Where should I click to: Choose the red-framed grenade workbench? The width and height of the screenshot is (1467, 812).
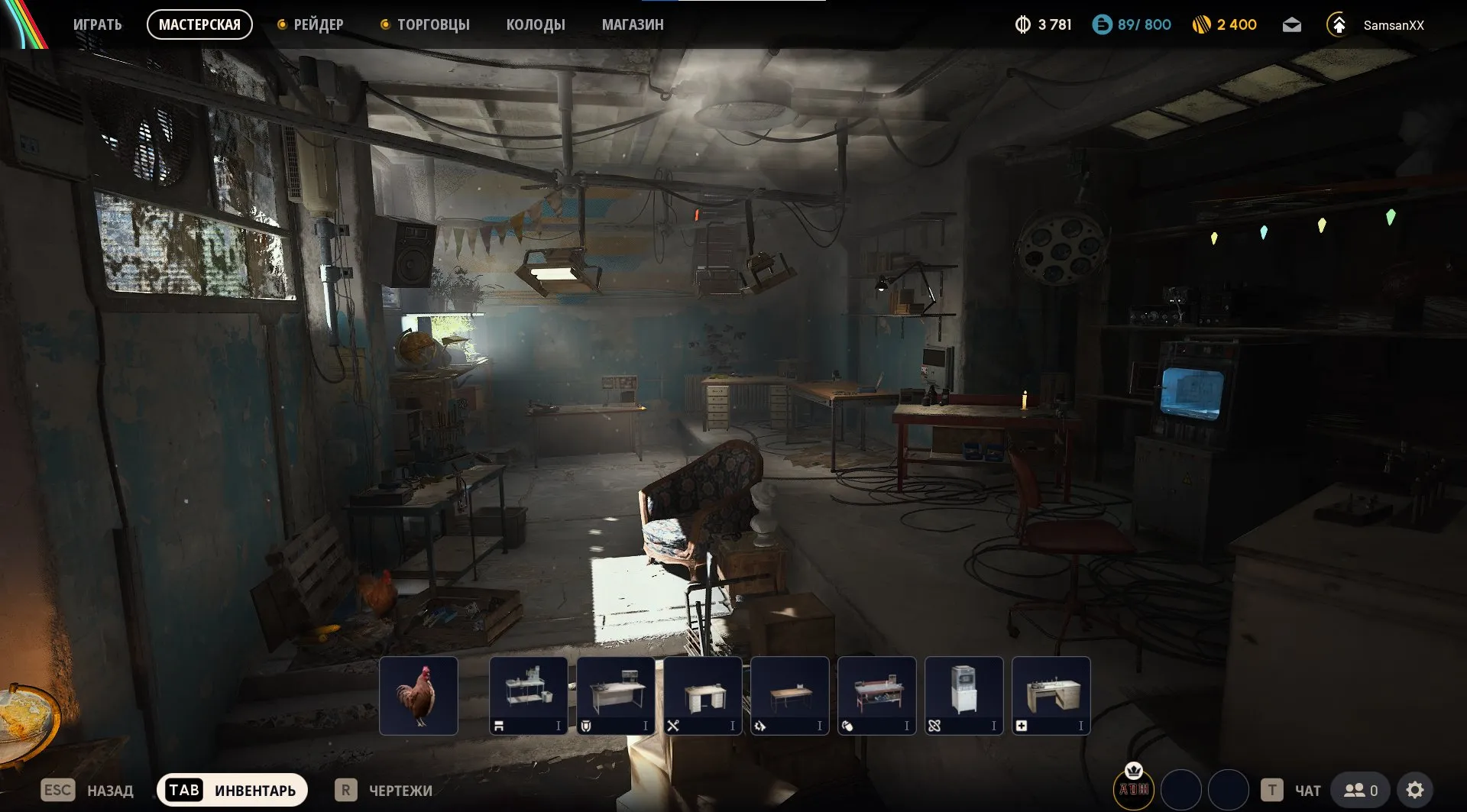[x=877, y=695]
